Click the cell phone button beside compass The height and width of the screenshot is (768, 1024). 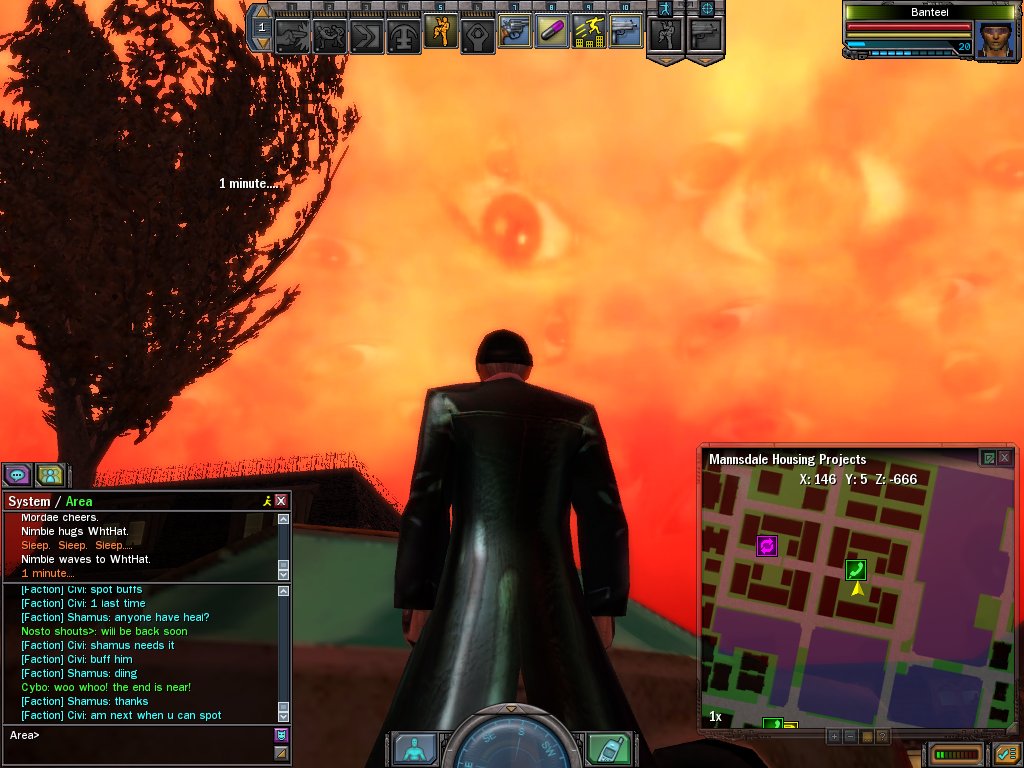click(x=608, y=748)
